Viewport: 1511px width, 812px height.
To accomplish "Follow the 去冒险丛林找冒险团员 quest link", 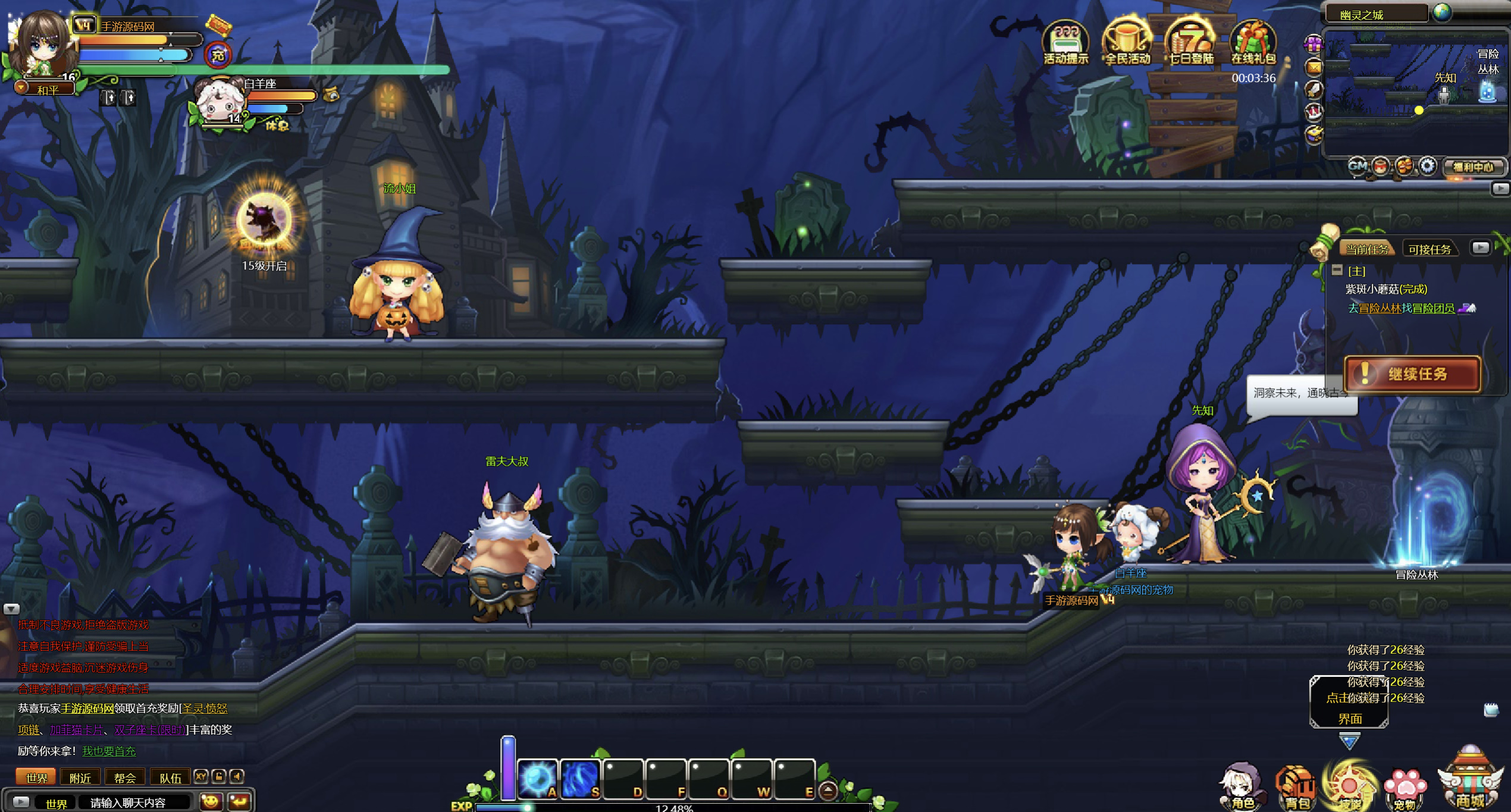I will tap(1401, 308).
